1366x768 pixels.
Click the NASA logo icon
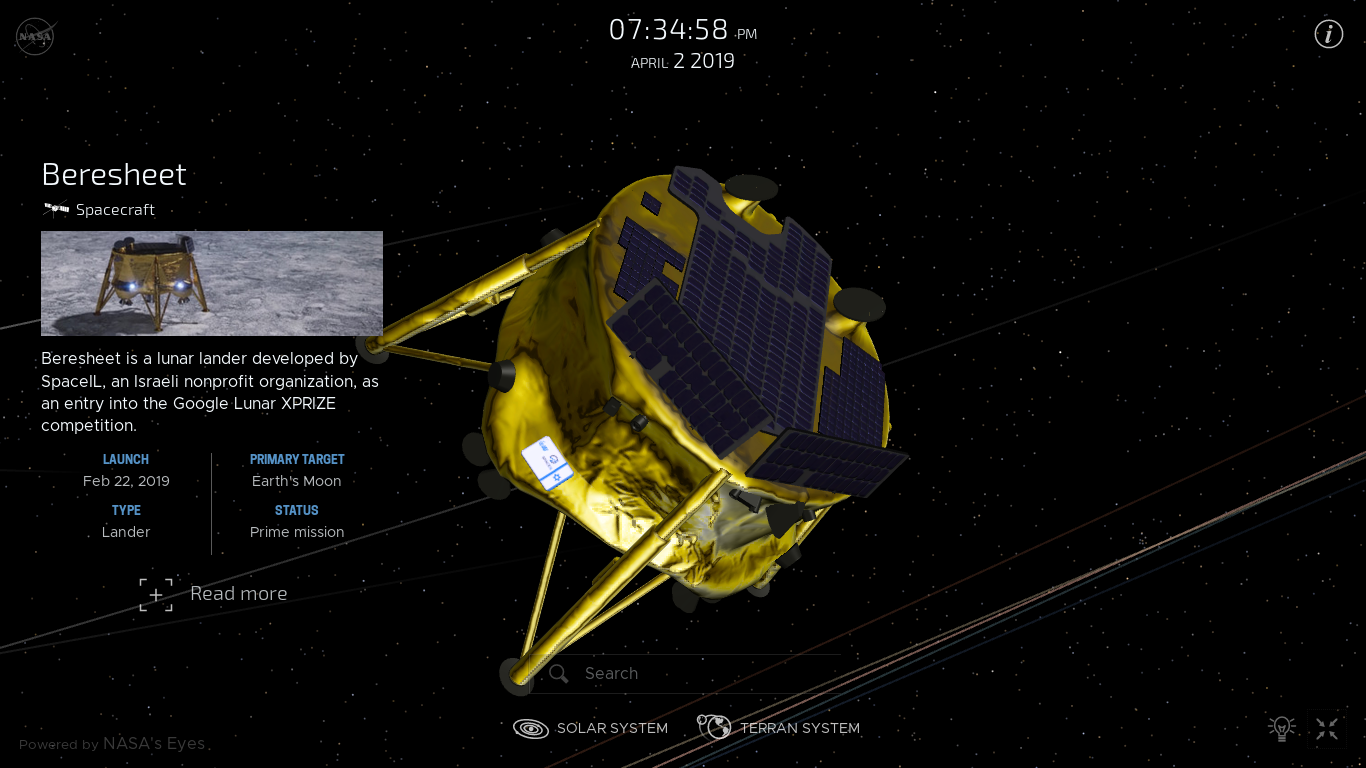35,36
